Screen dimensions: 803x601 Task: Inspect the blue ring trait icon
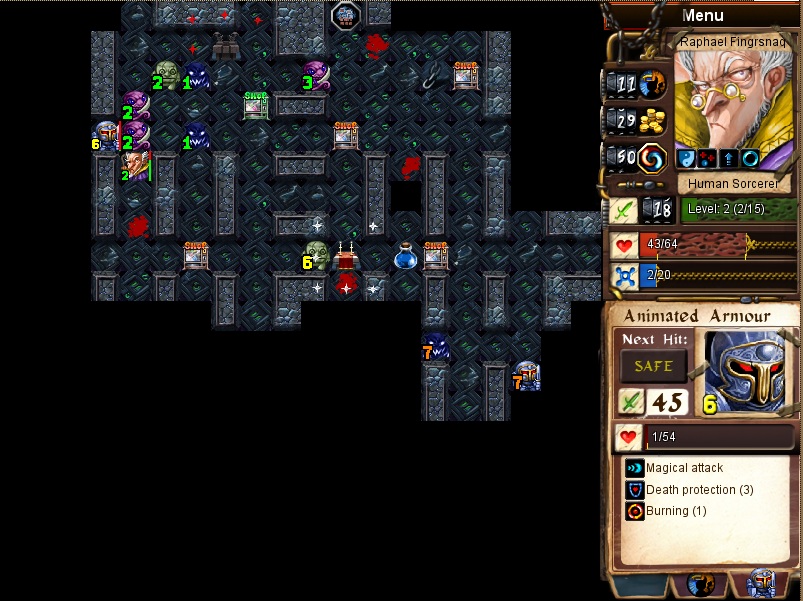pyautogui.click(x=748, y=158)
